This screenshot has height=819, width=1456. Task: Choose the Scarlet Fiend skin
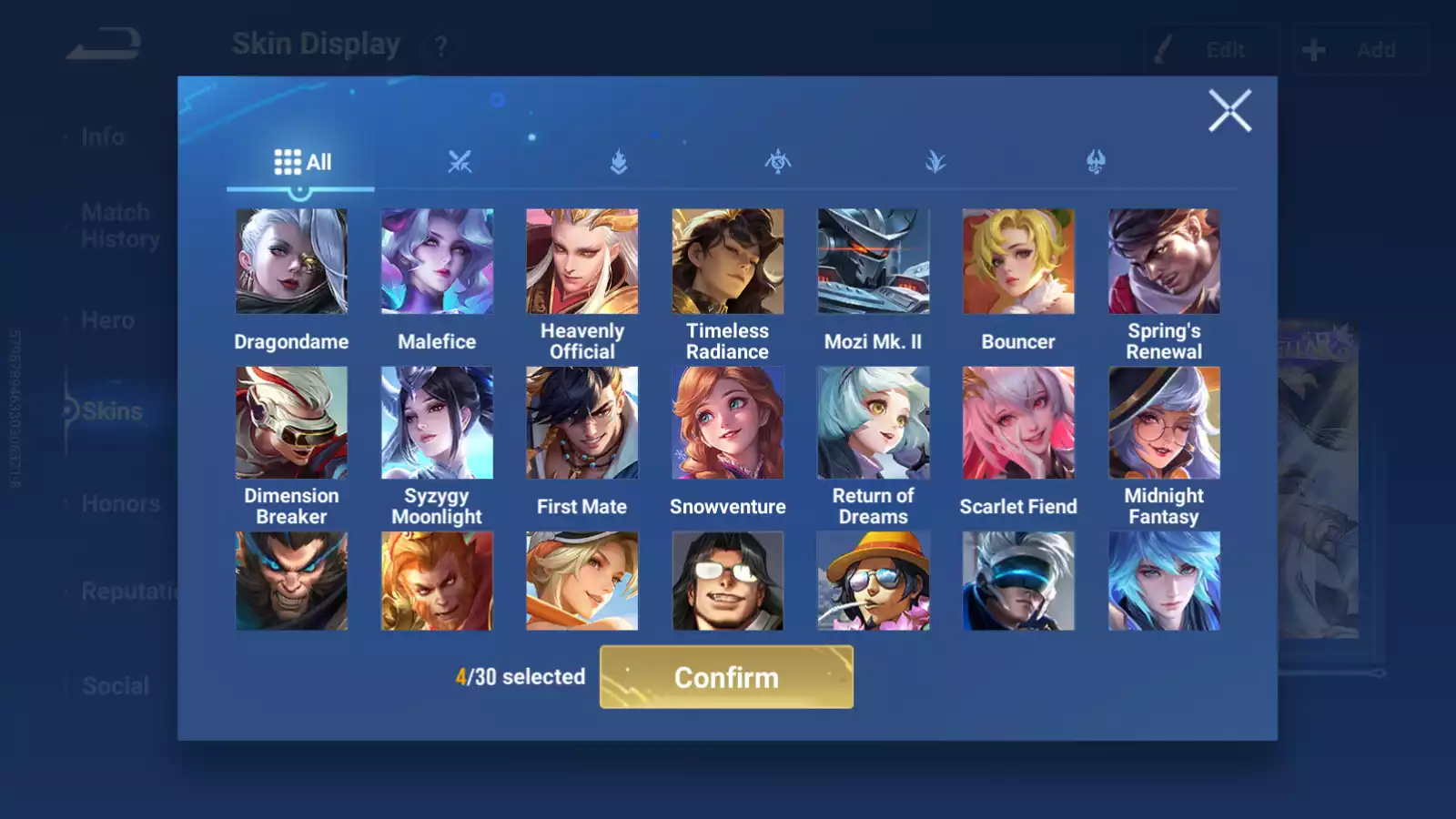[x=1018, y=423]
